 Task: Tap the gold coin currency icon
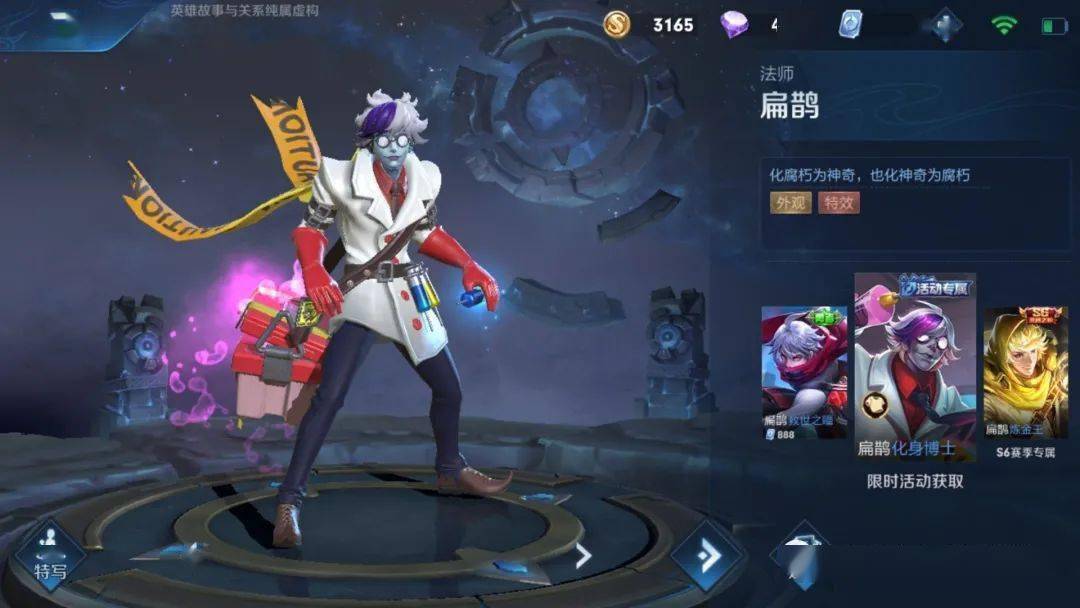[x=617, y=24]
